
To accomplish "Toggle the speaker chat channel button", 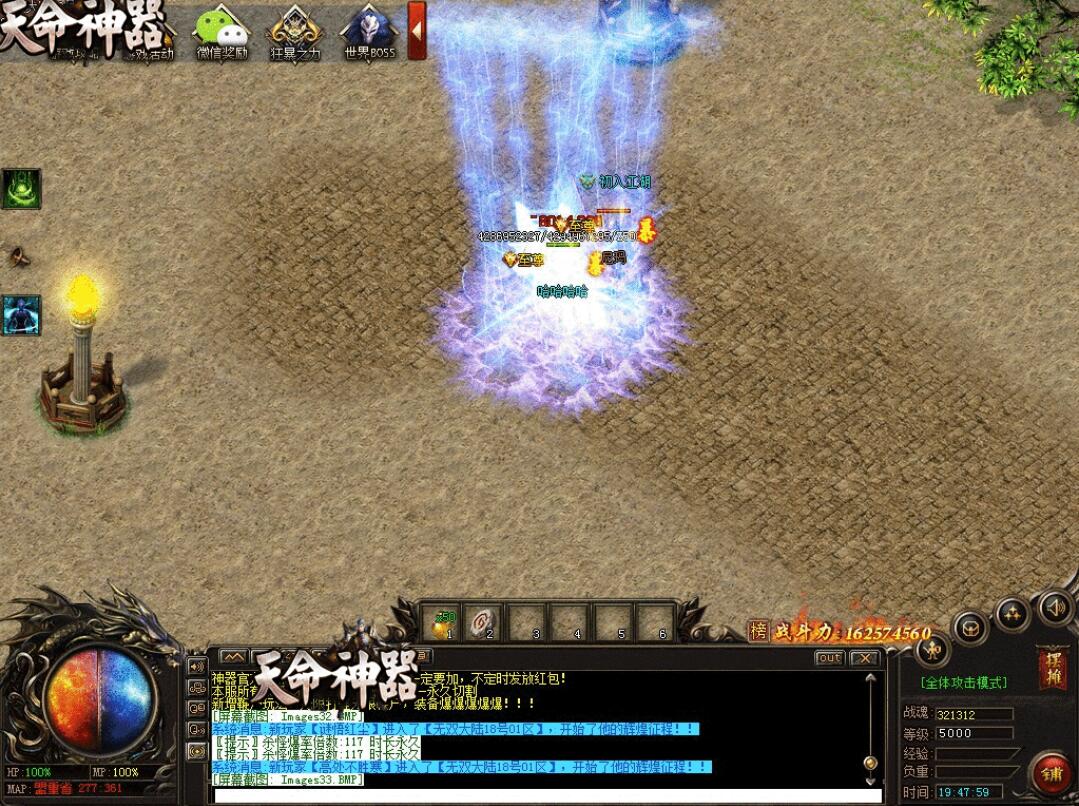I will [x=196, y=667].
